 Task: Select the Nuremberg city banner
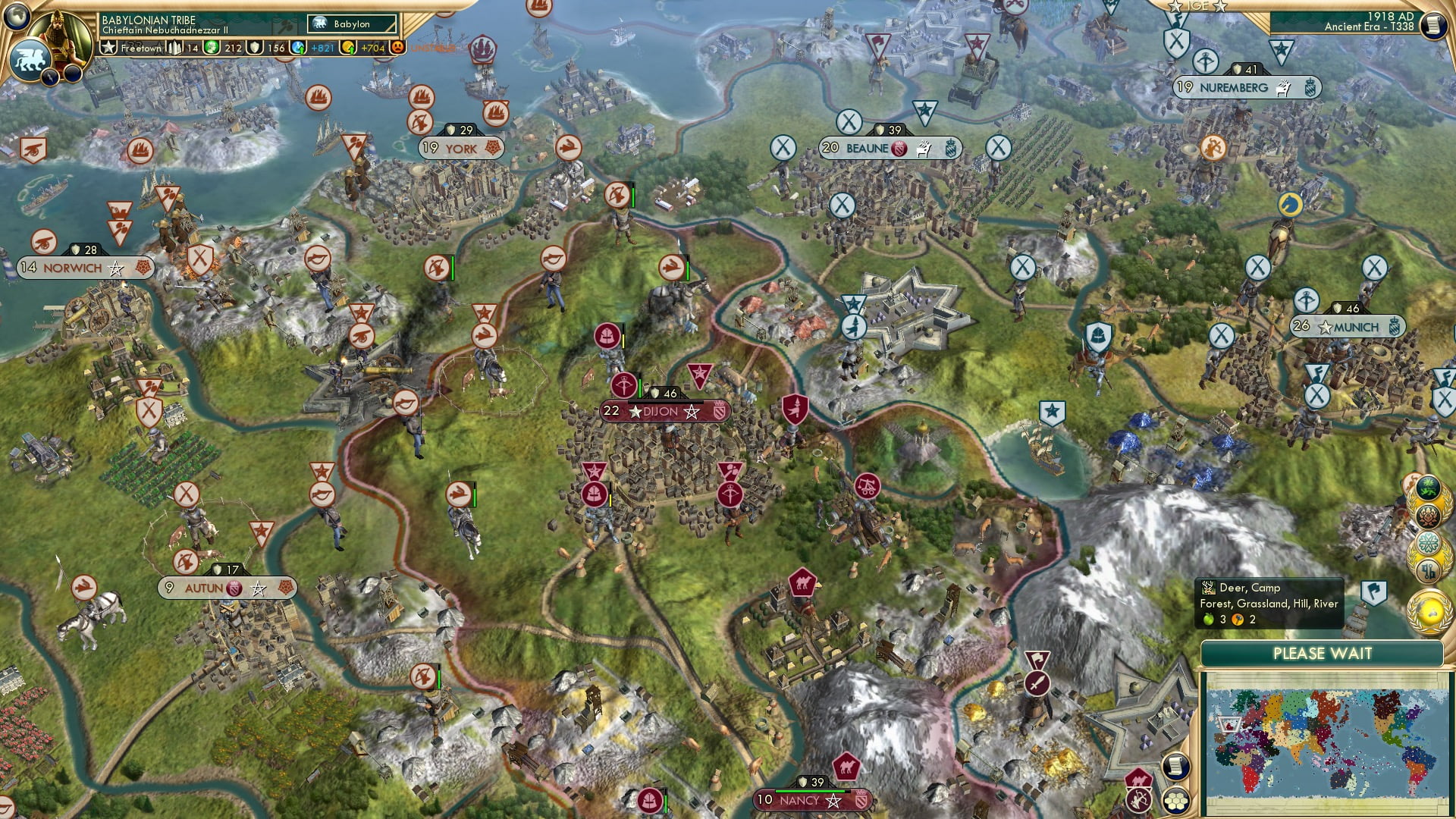click(1234, 87)
